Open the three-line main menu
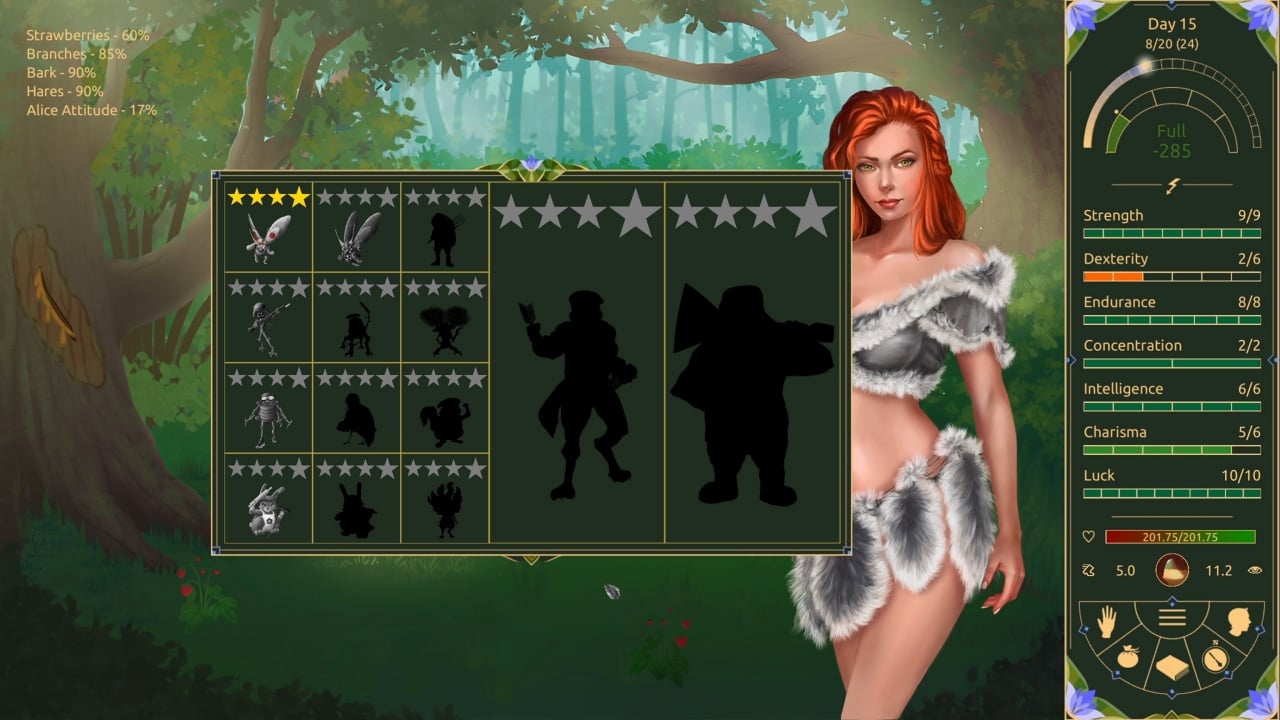Image resolution: width=1280 pixels, height=720 pixels. 1172,618
